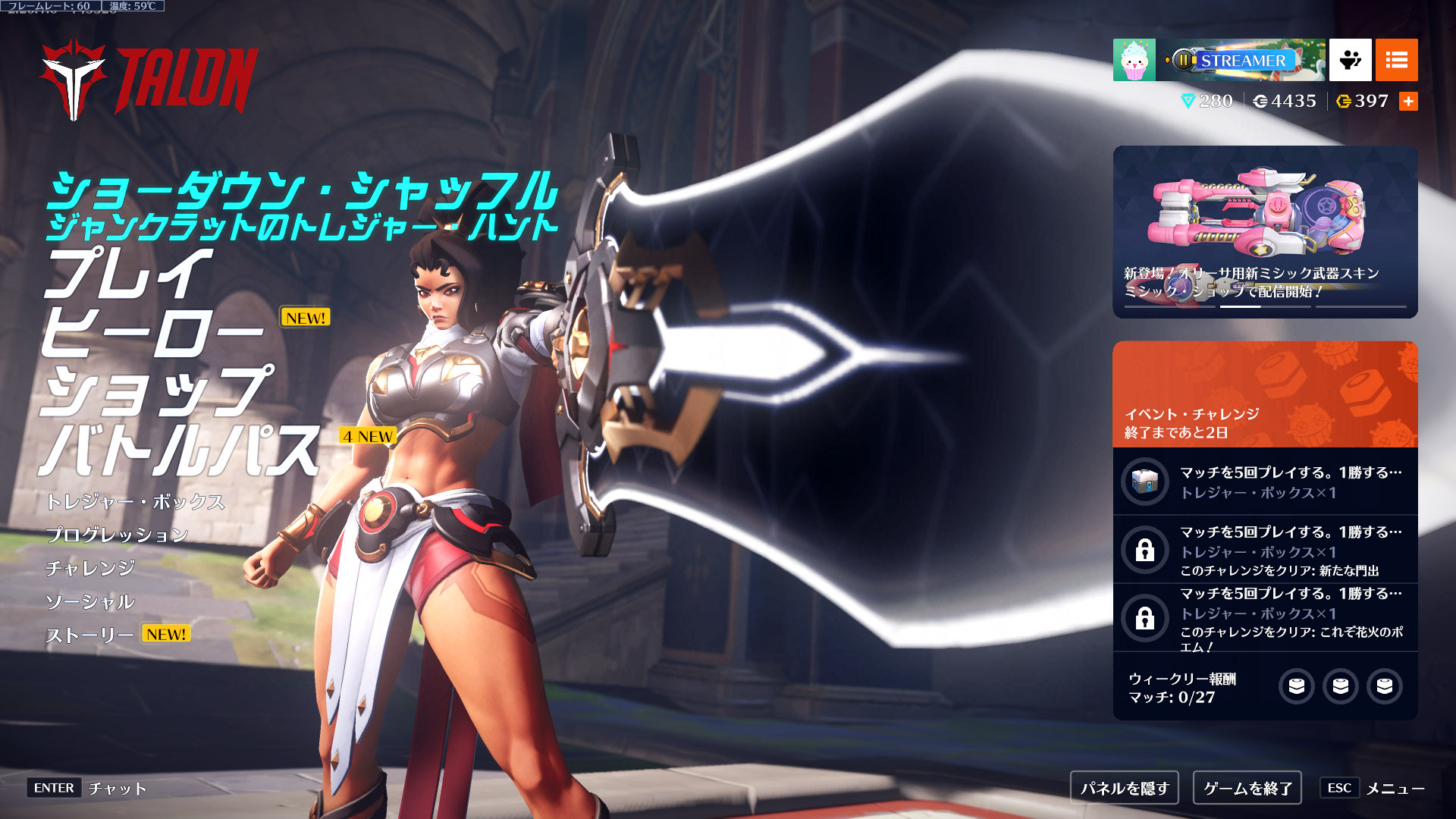Viewport: 1456px width, 819px height.
Task: Click パネルを隠す to hide panels
Action: (1125, 789)
